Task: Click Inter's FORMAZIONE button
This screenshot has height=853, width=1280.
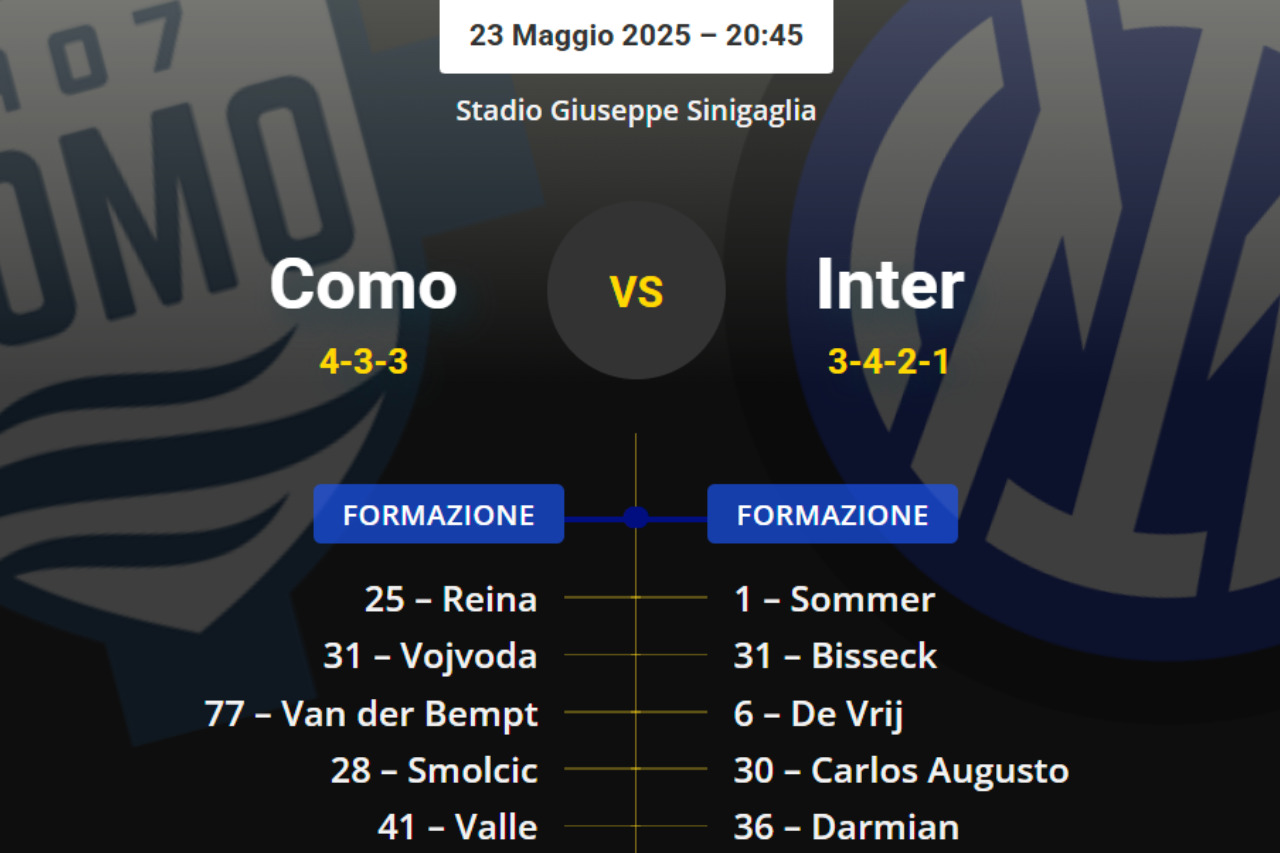Action: tap(832, 514)
